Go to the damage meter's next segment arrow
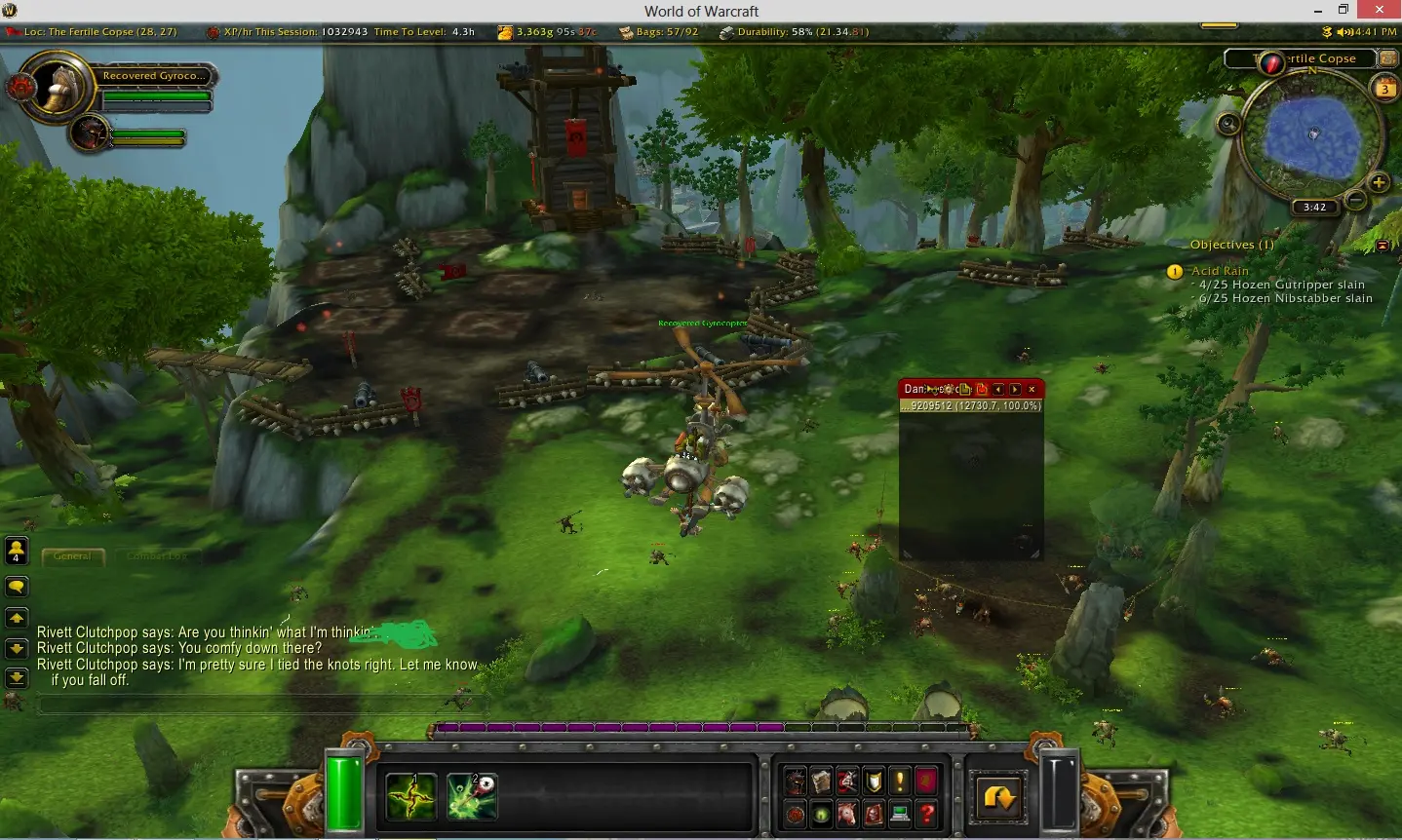Screen dimensions: 1402x840 click(1015, 389)
